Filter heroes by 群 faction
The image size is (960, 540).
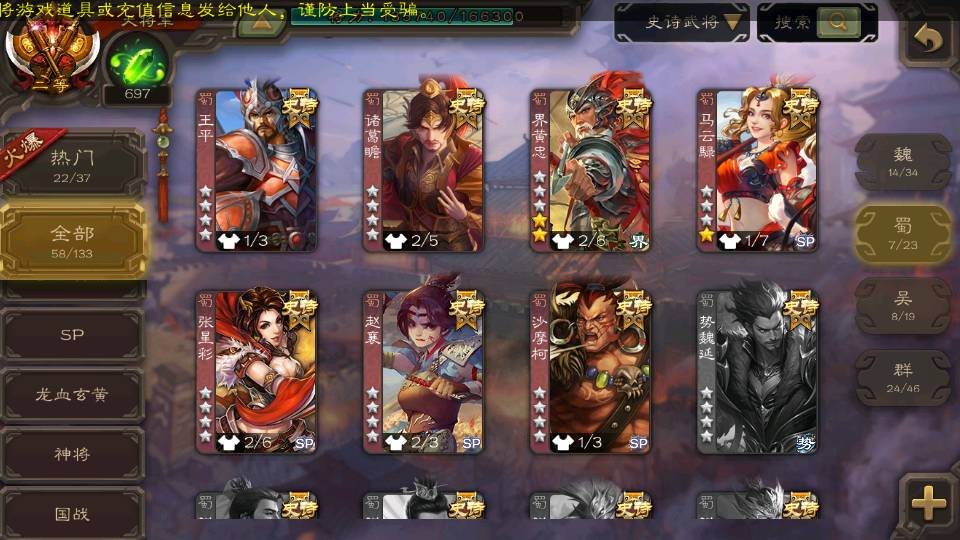(902, 377)
